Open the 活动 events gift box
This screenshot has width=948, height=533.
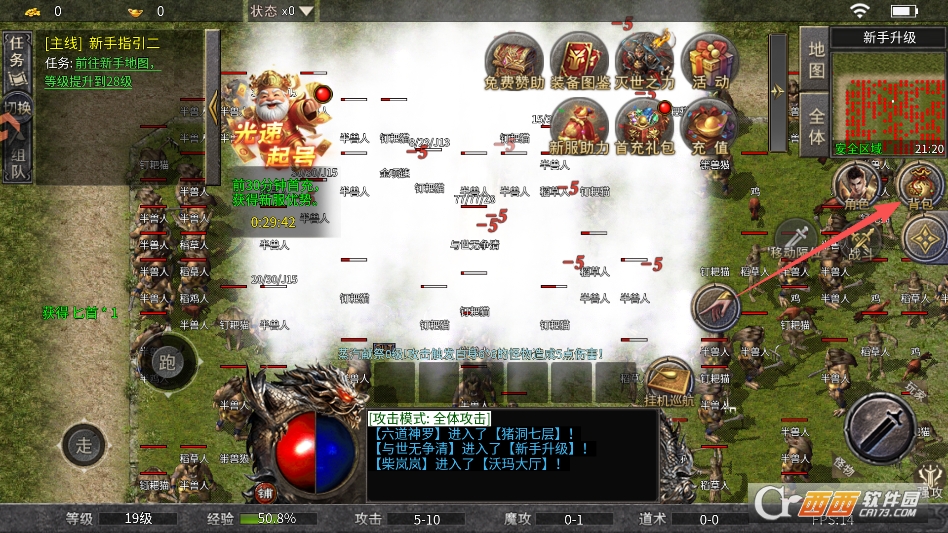point(710,60)
